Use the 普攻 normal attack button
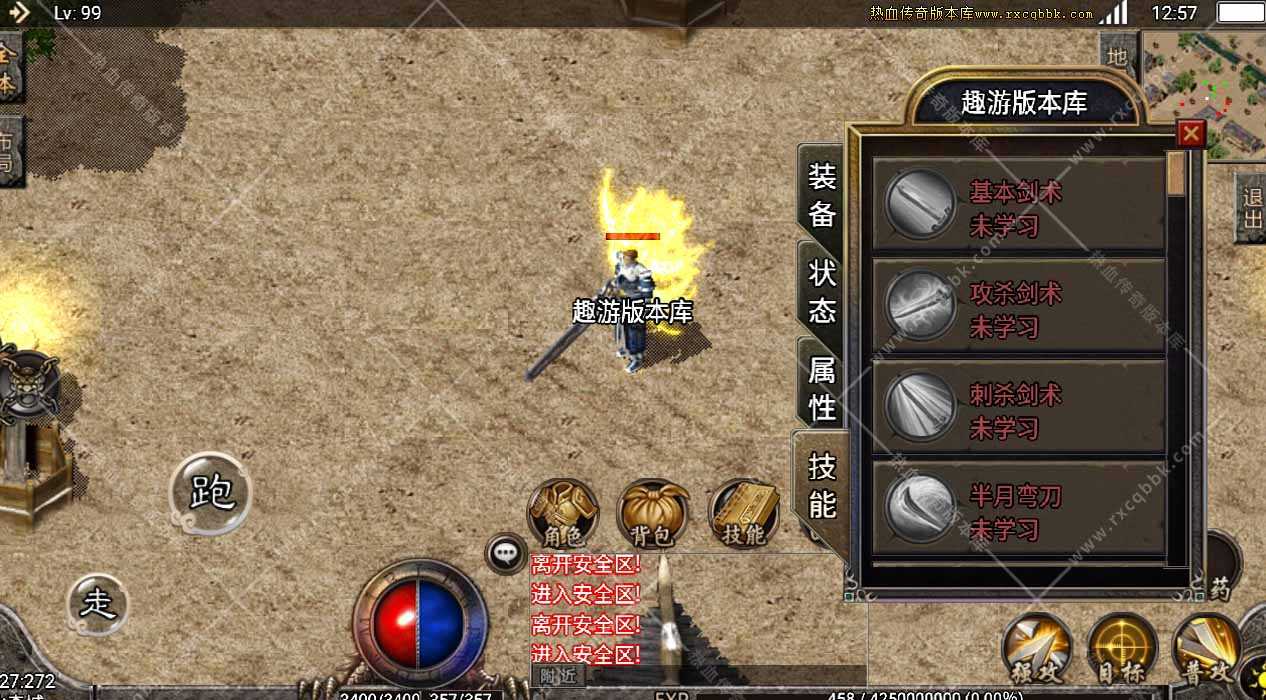This screenshot has width=1266, height=700. (1206, 649)
